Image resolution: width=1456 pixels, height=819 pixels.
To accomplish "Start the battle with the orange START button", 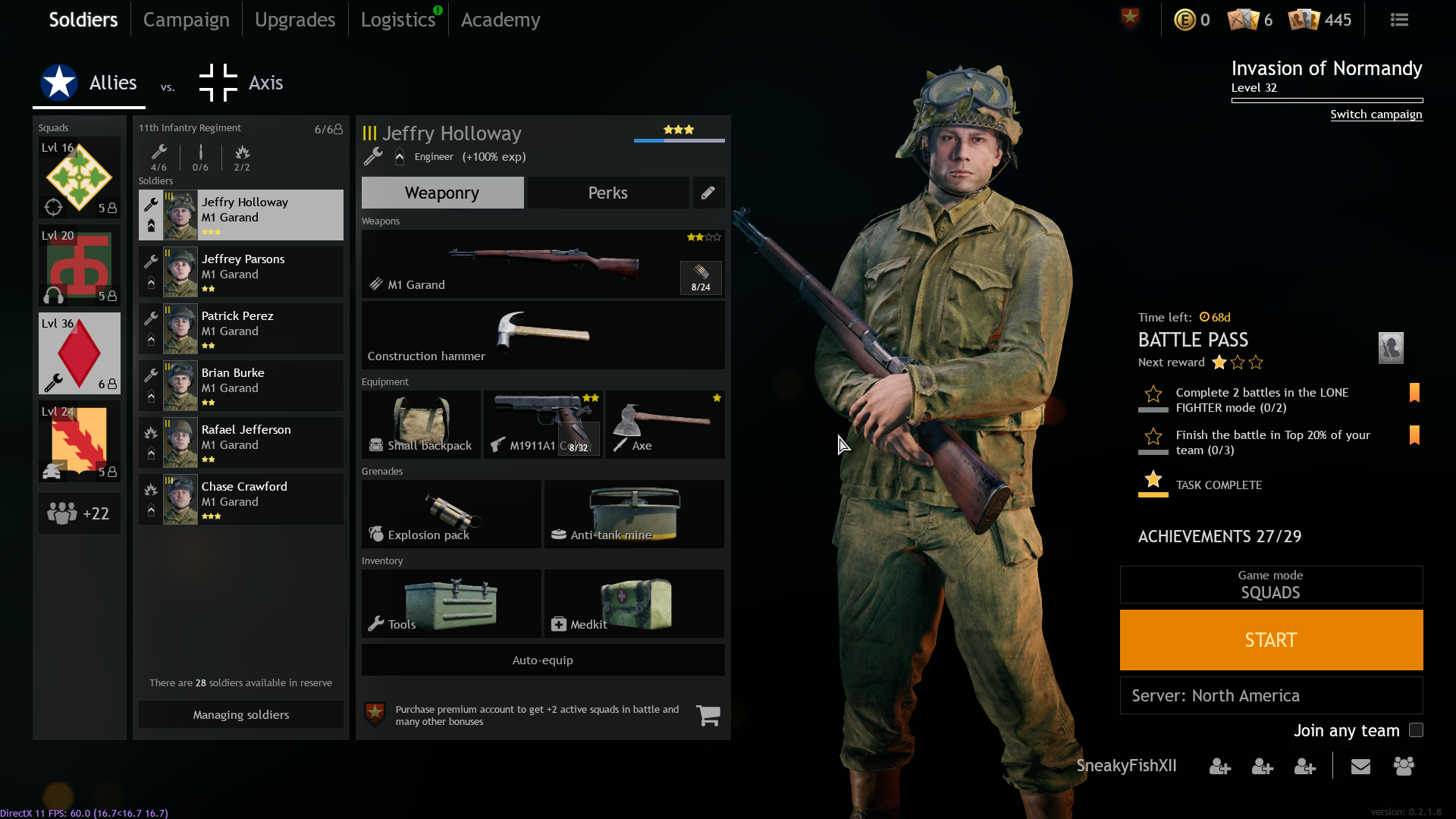I will click(1271, 640).
